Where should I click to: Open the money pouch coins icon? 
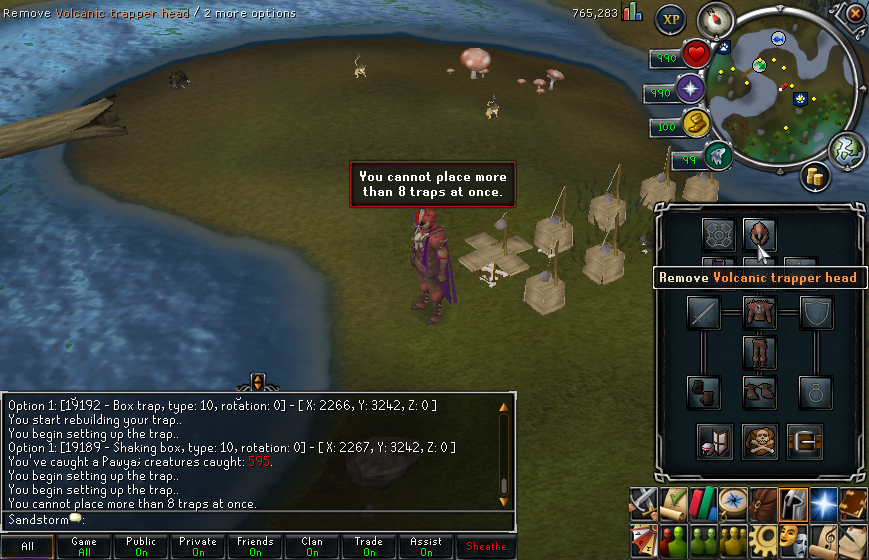[x=816, y=177]
